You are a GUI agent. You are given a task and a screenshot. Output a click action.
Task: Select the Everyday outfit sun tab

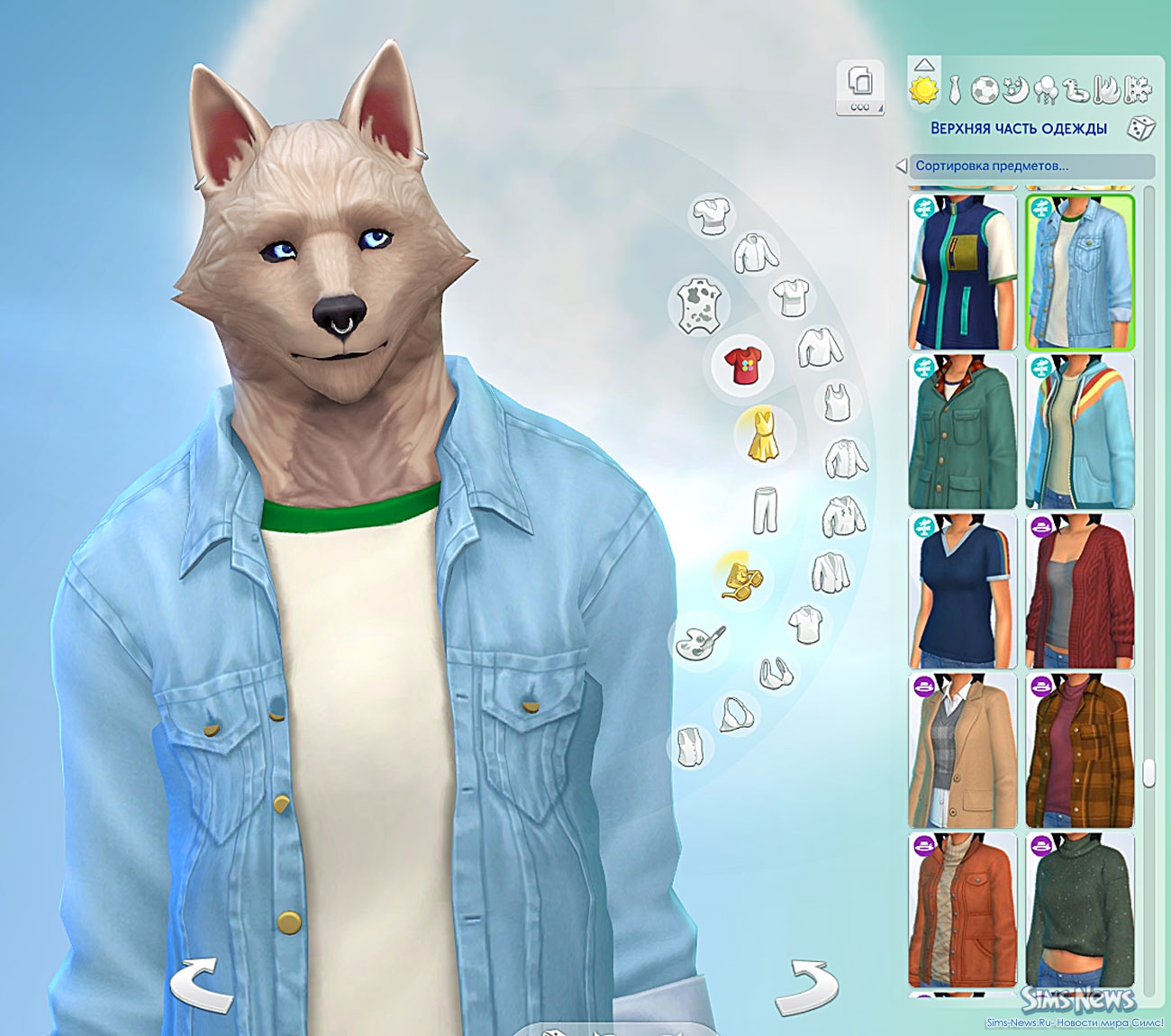[x=923, y=90]
